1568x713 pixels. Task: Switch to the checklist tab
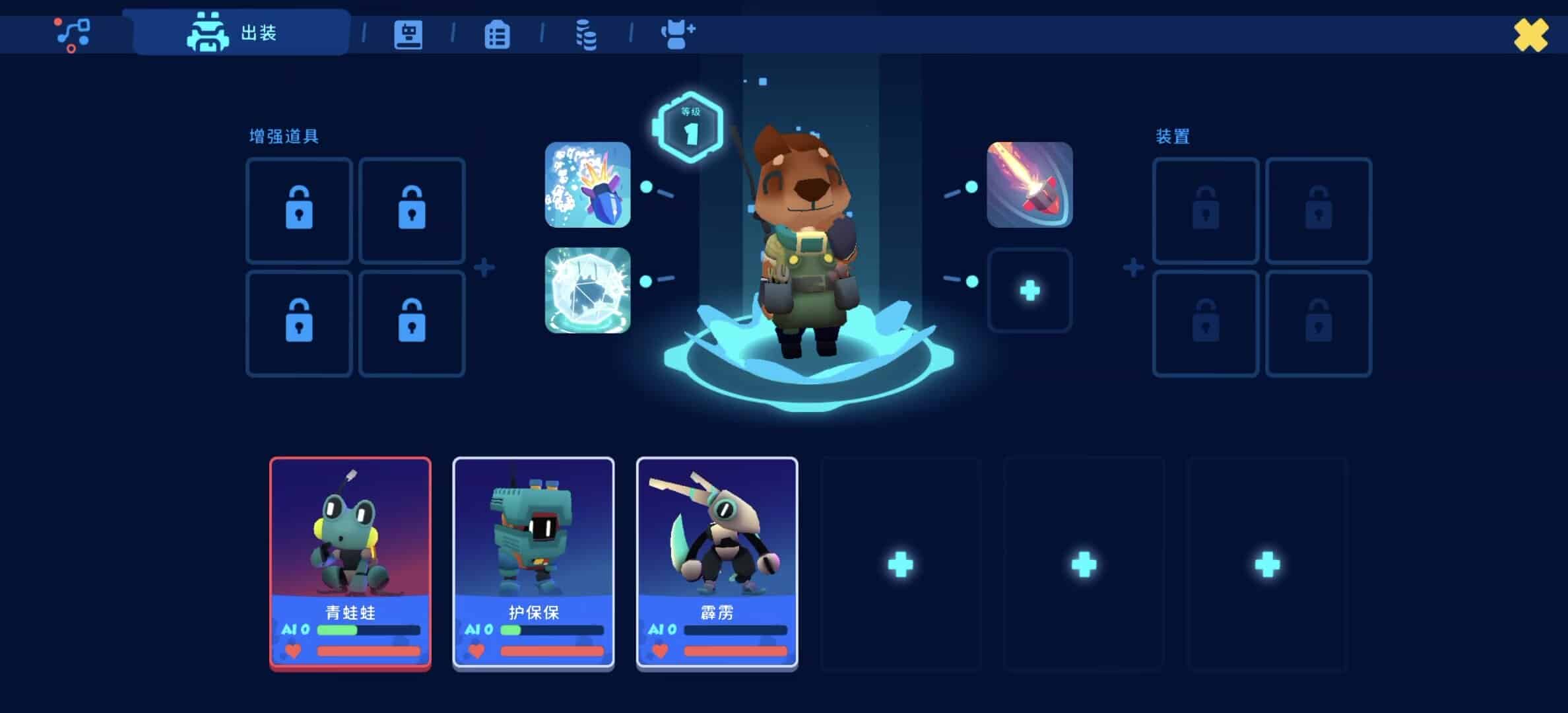coord(497,34)
